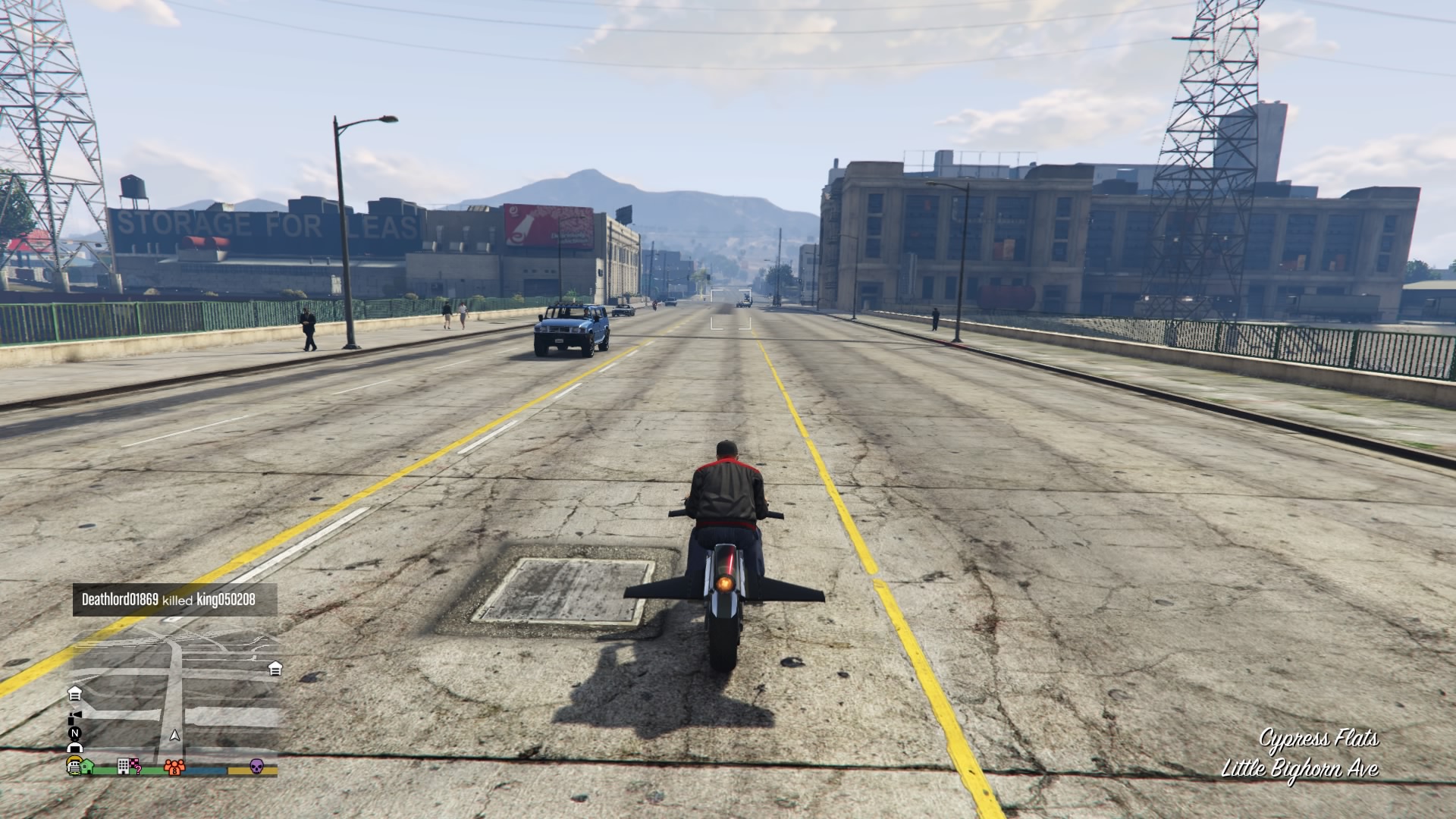Click the white player arrow on the minimap
The width and height of the screenshot is (1456, 819).
click(174, 735)
